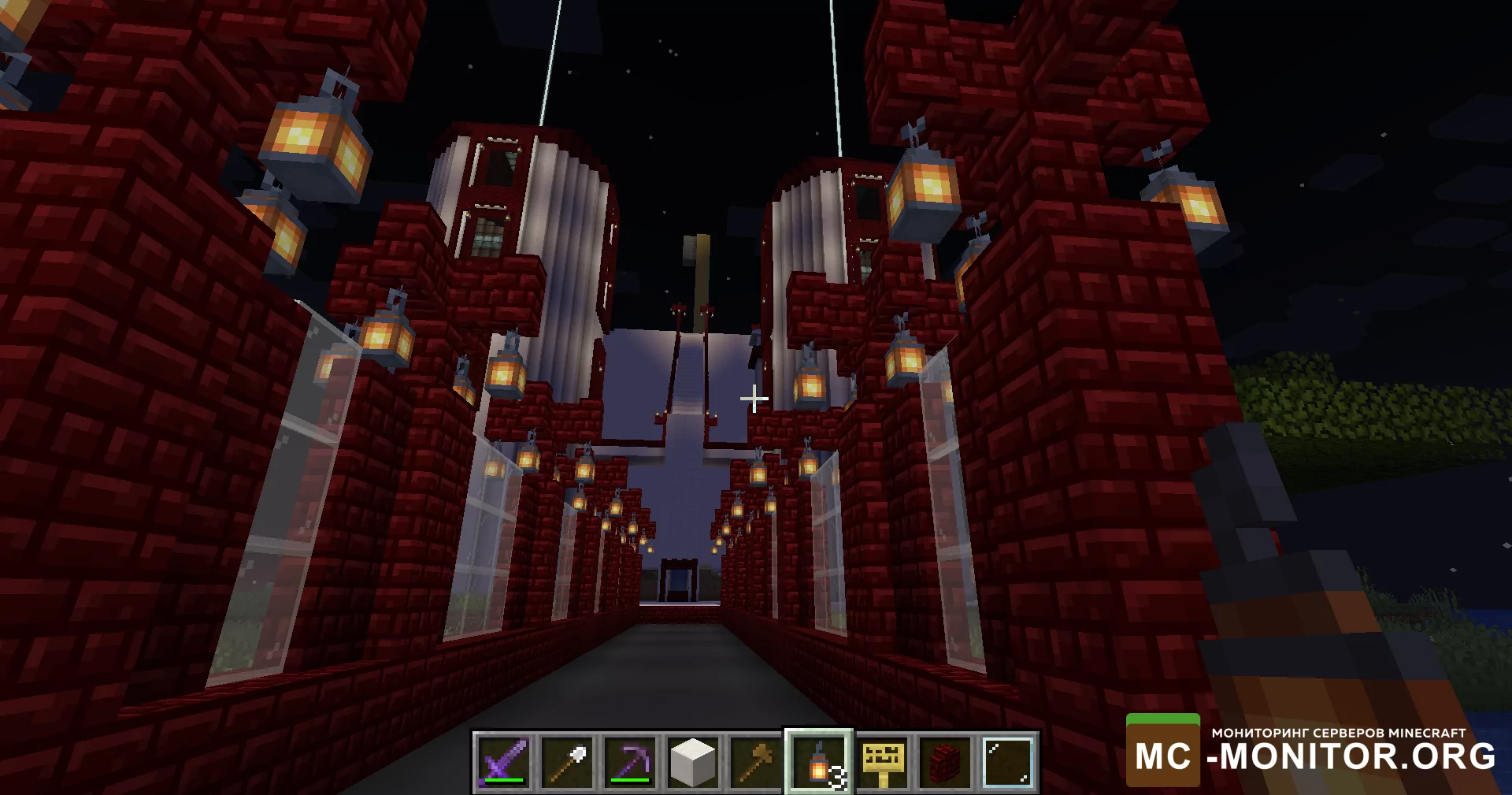Open the MC-MONITOR.ORG watermark link

click(1311, 752)
